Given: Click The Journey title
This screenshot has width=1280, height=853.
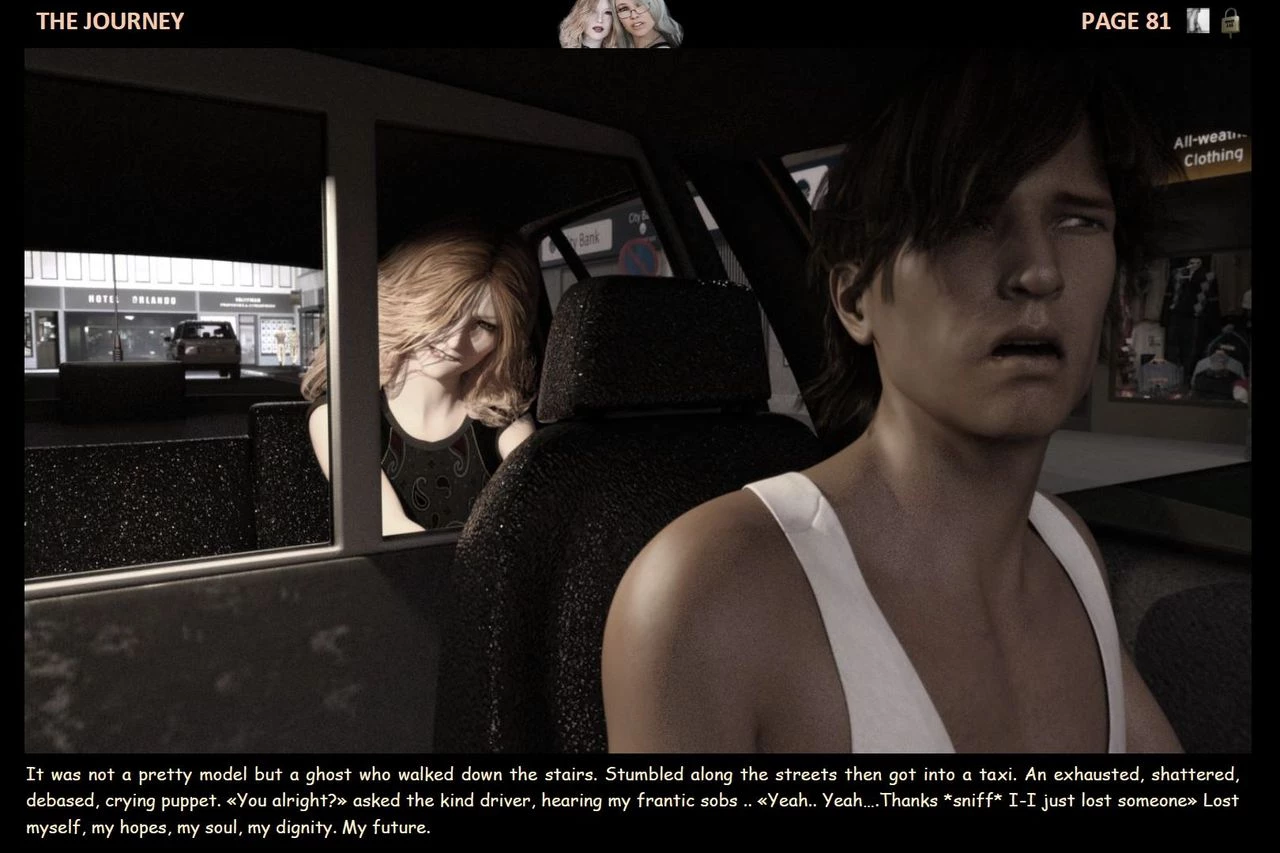Looking at the screenshot, I should (x=110, y=21).
